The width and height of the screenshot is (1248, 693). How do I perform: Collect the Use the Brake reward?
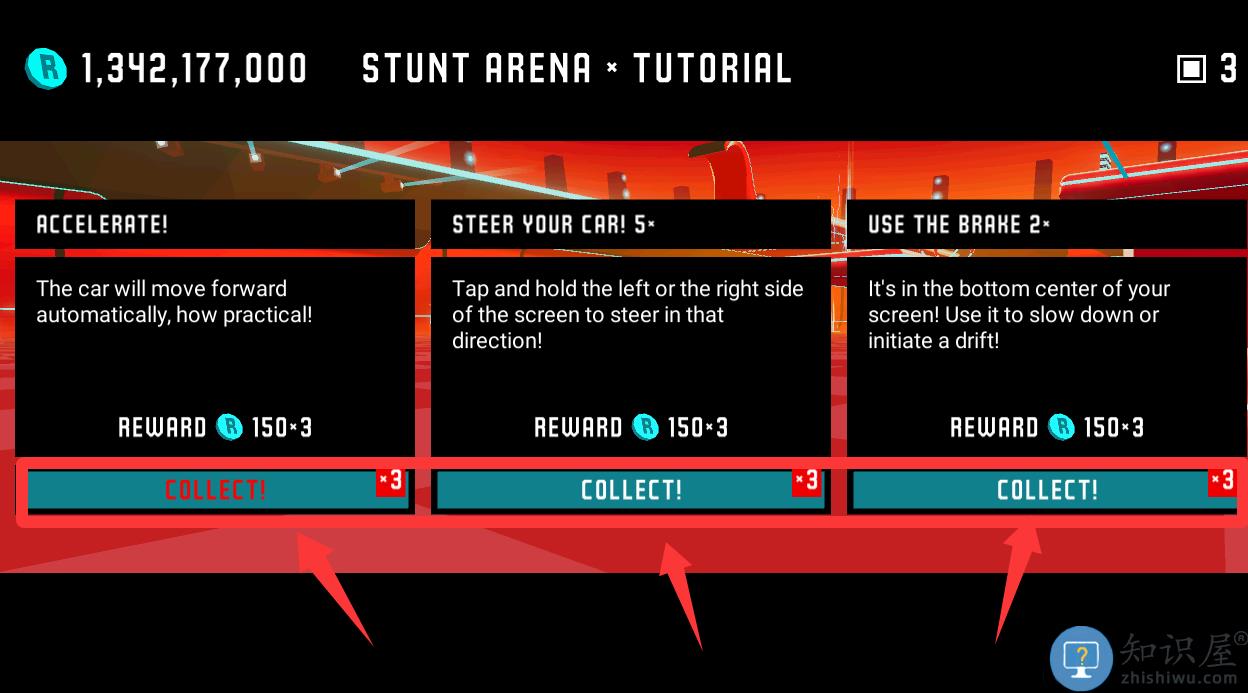(1046, 490)
